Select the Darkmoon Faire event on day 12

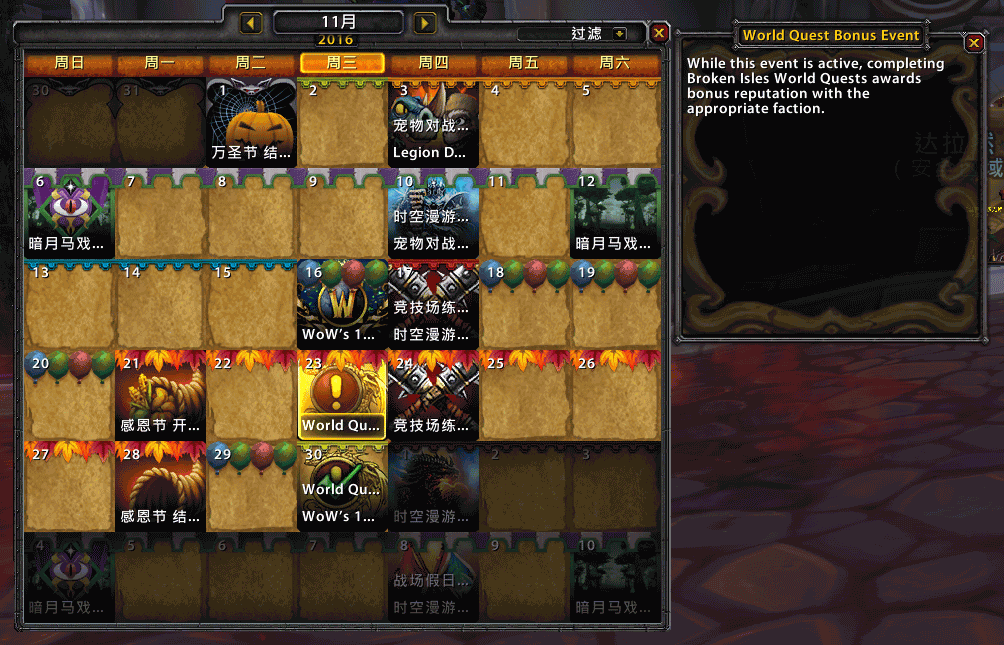615,214
